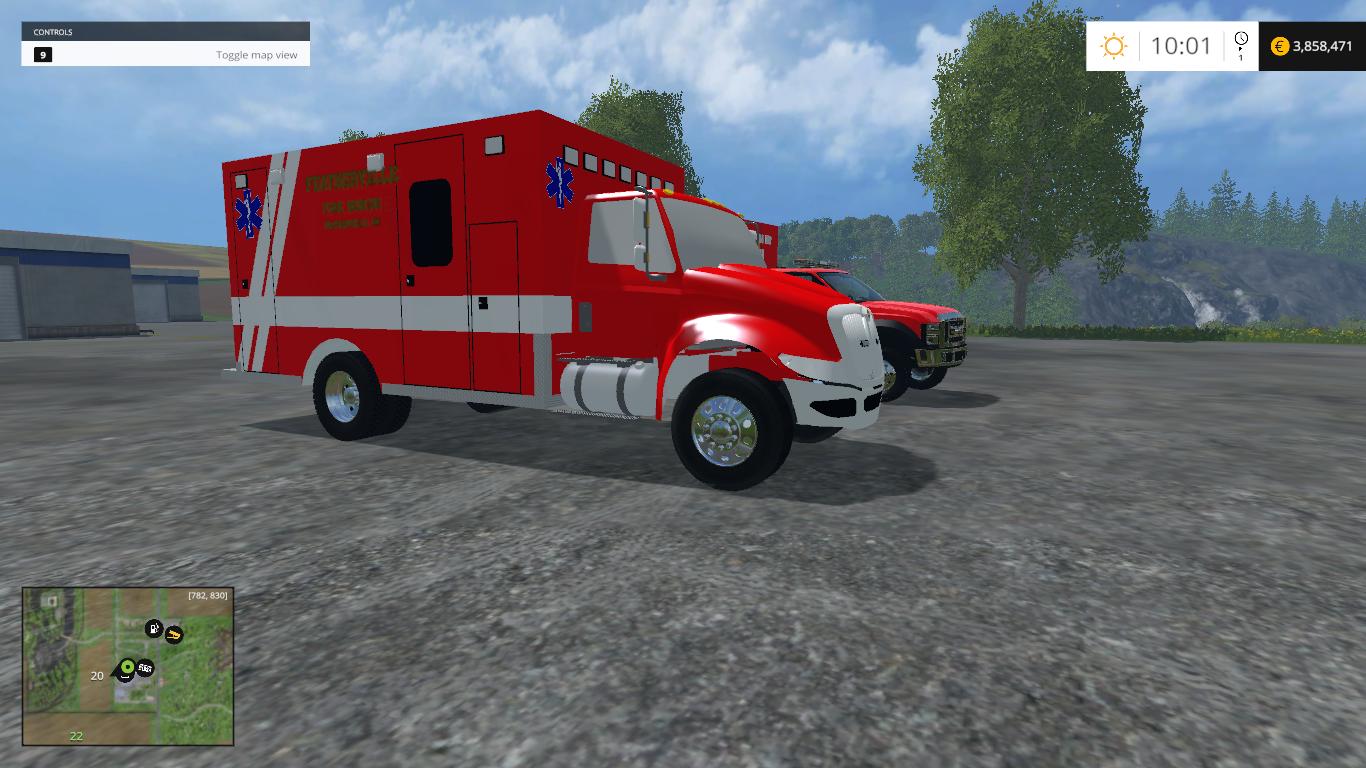Select field number 20 on the minimap
Image resolution: width=1366 pixels, height=768 pixels.
click(96, 676)
